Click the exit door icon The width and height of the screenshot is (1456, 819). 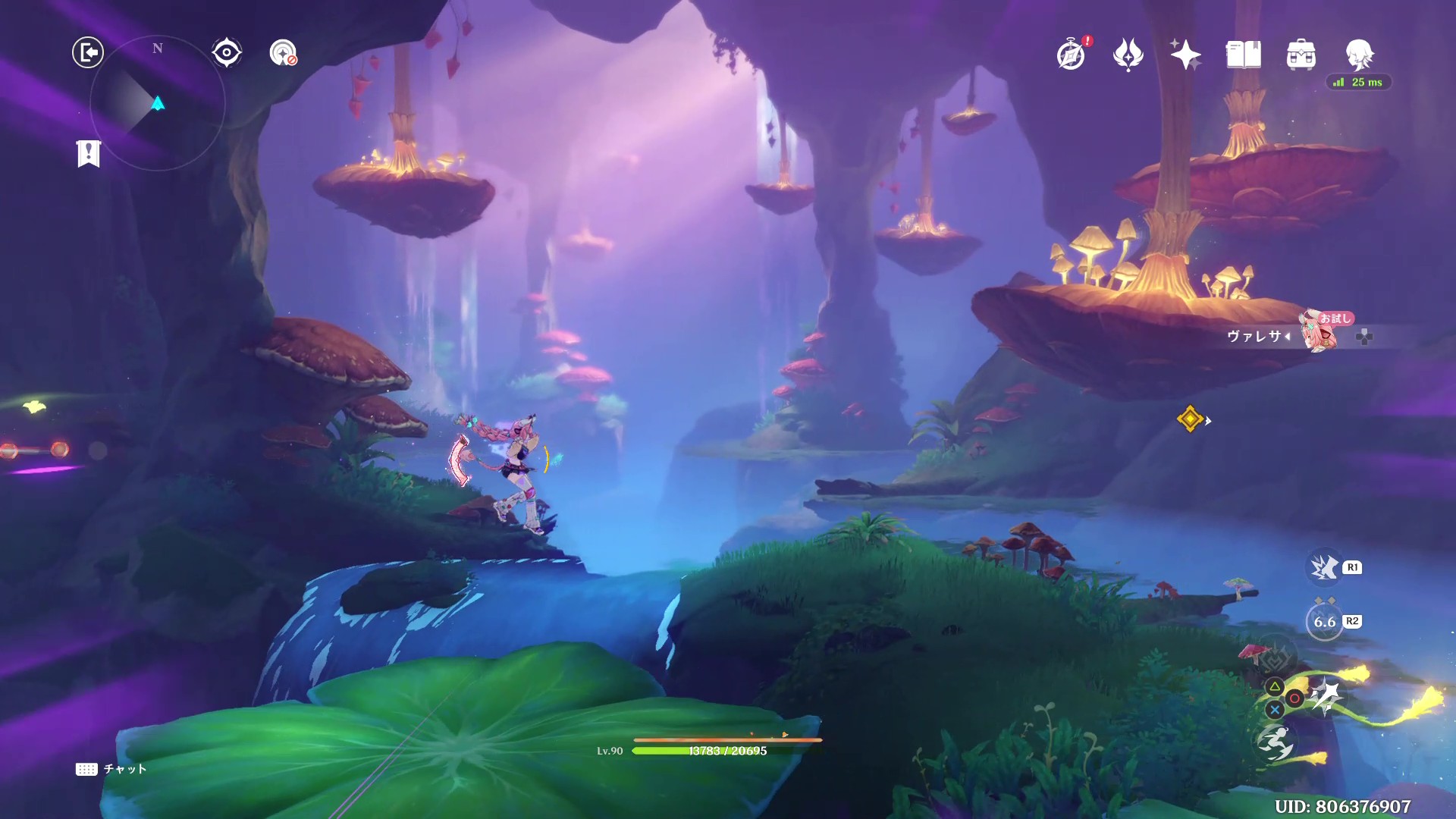(88, 52)
